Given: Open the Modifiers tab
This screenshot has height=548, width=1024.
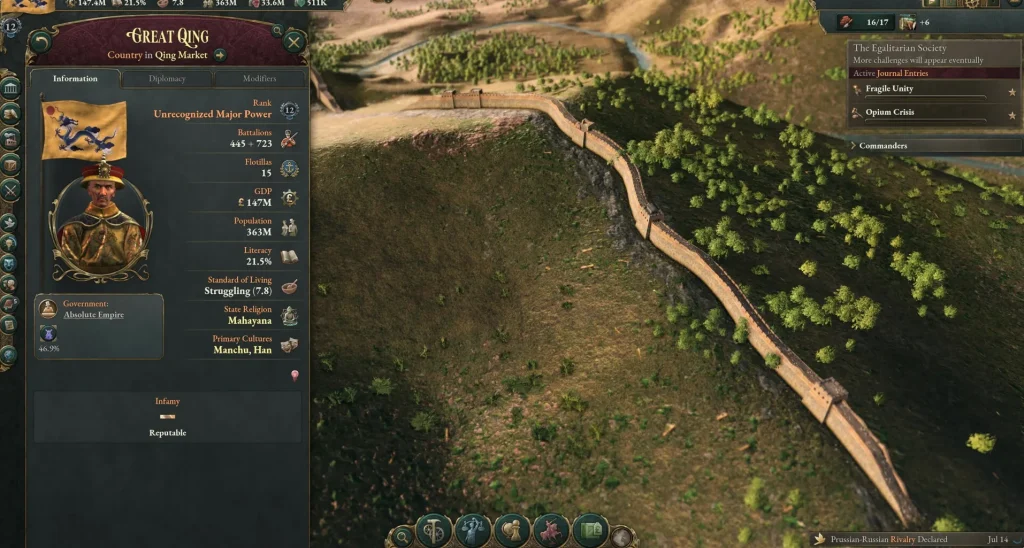Looking at the screenshot, I should (259, 78).
